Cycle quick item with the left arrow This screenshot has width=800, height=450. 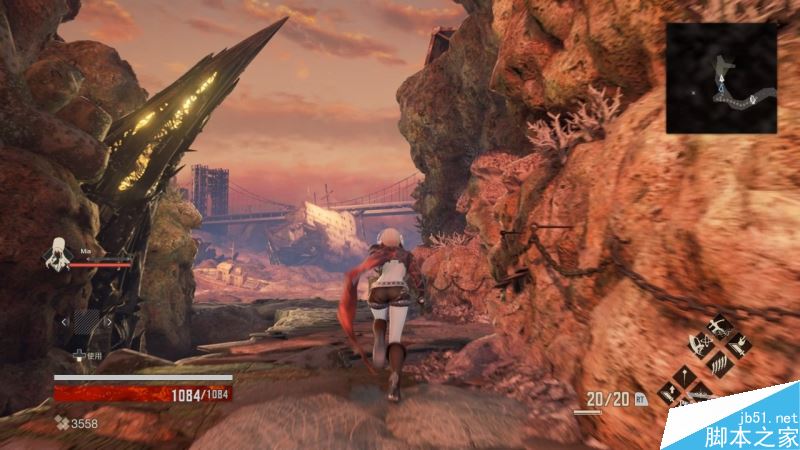(x=66, y=323)
